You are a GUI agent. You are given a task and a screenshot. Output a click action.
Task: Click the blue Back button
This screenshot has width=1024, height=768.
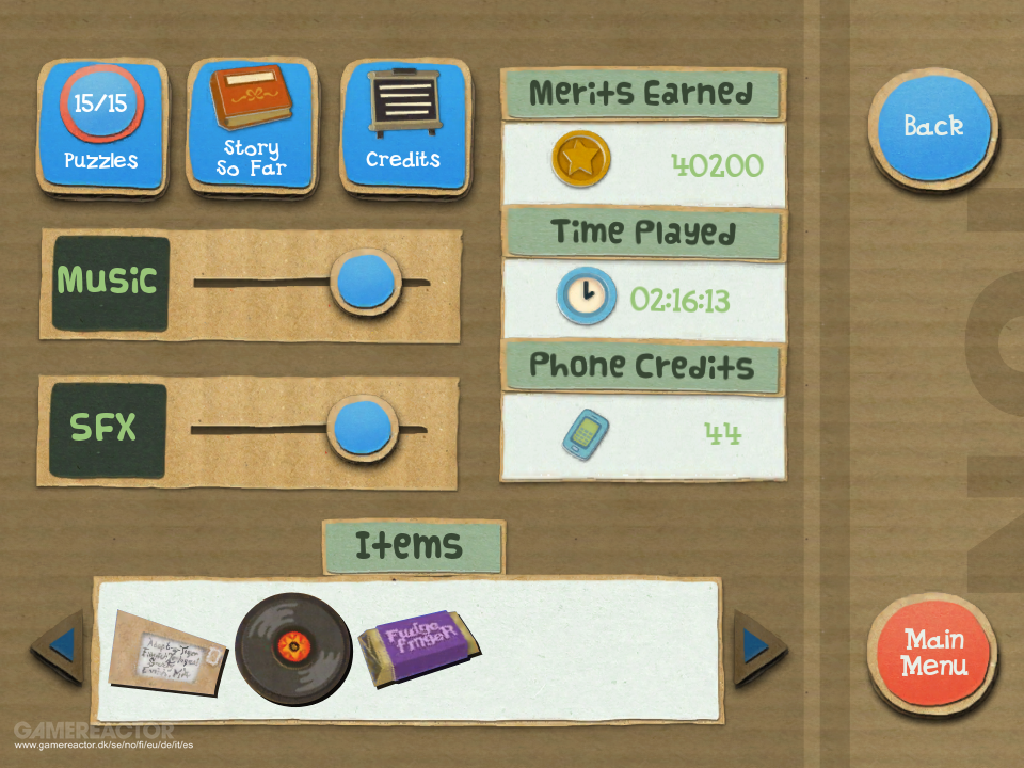pos(932,126)
